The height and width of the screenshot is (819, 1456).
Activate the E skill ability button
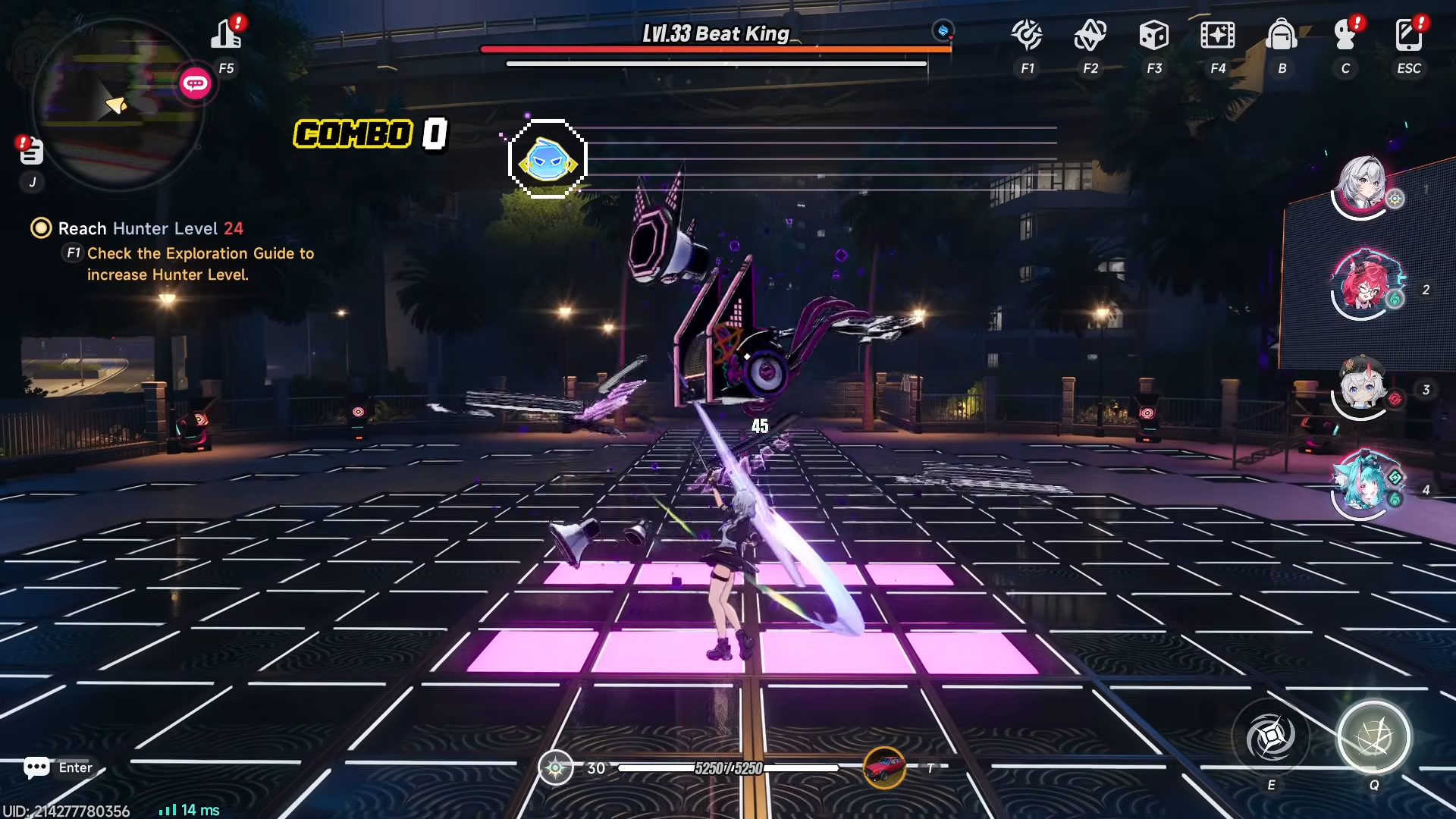click(x=1271, y=737)
